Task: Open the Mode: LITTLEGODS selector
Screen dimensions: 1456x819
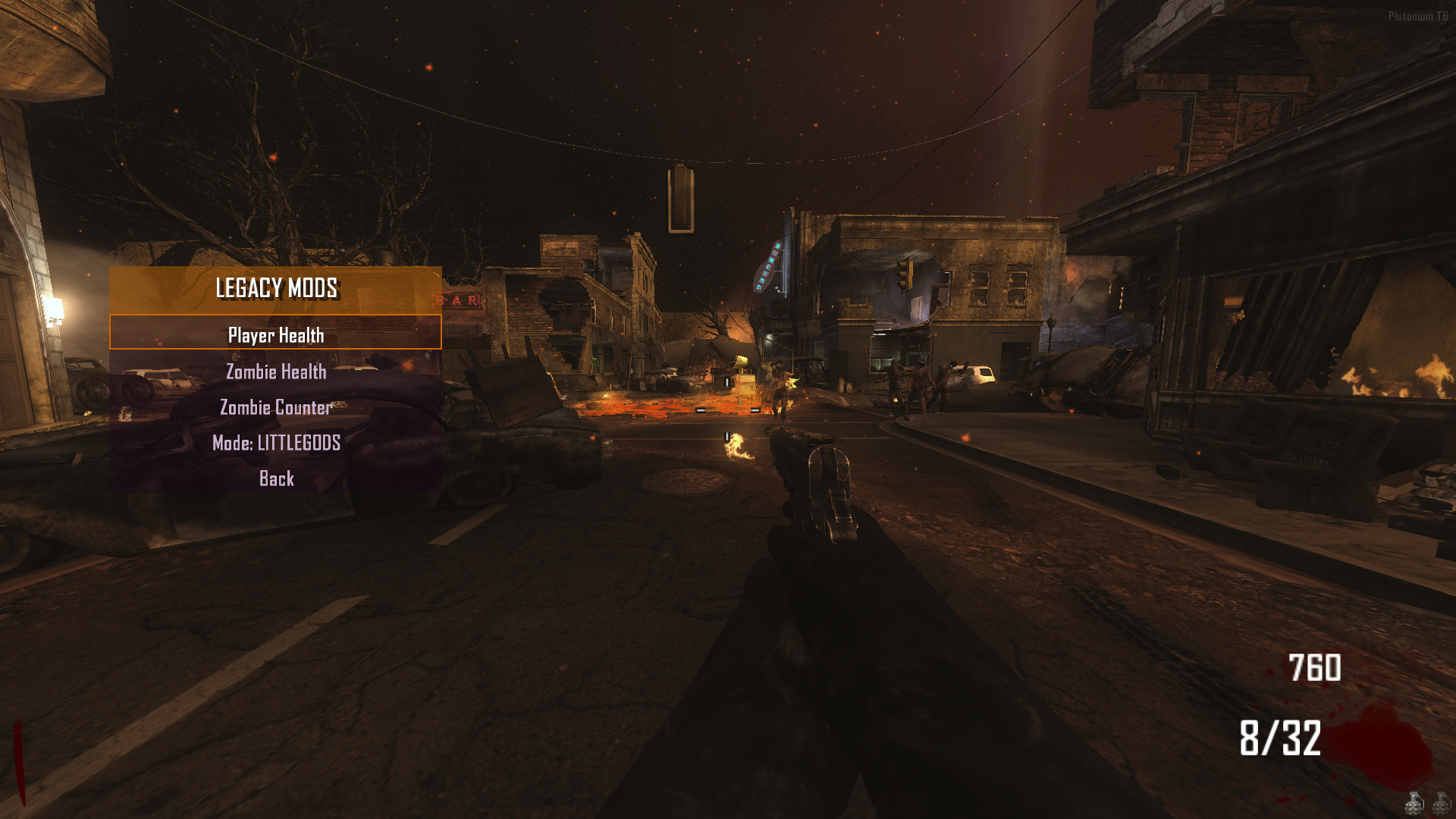Action: [278, 443]
